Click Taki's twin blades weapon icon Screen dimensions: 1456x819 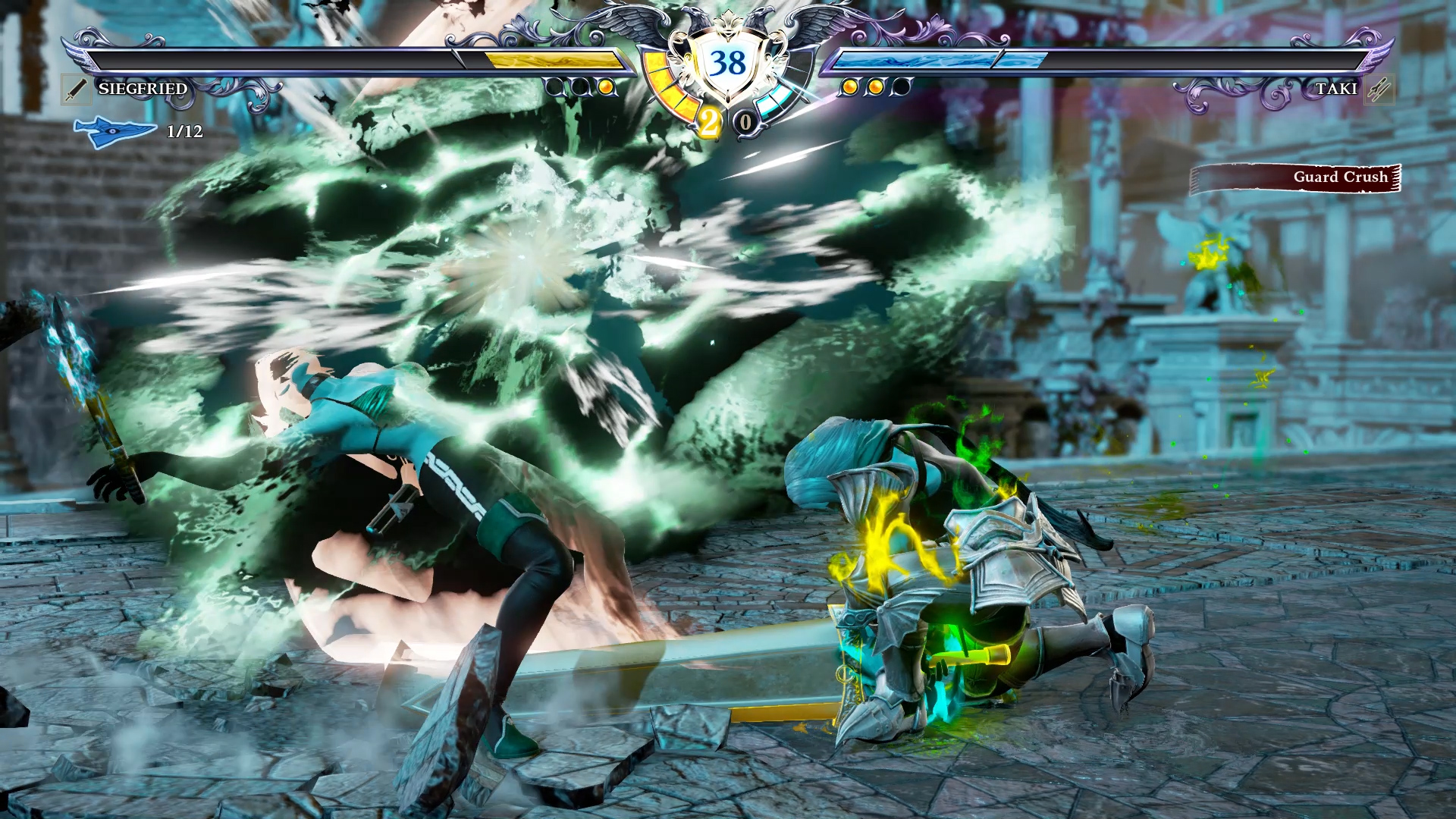[x=1379, y=89]
